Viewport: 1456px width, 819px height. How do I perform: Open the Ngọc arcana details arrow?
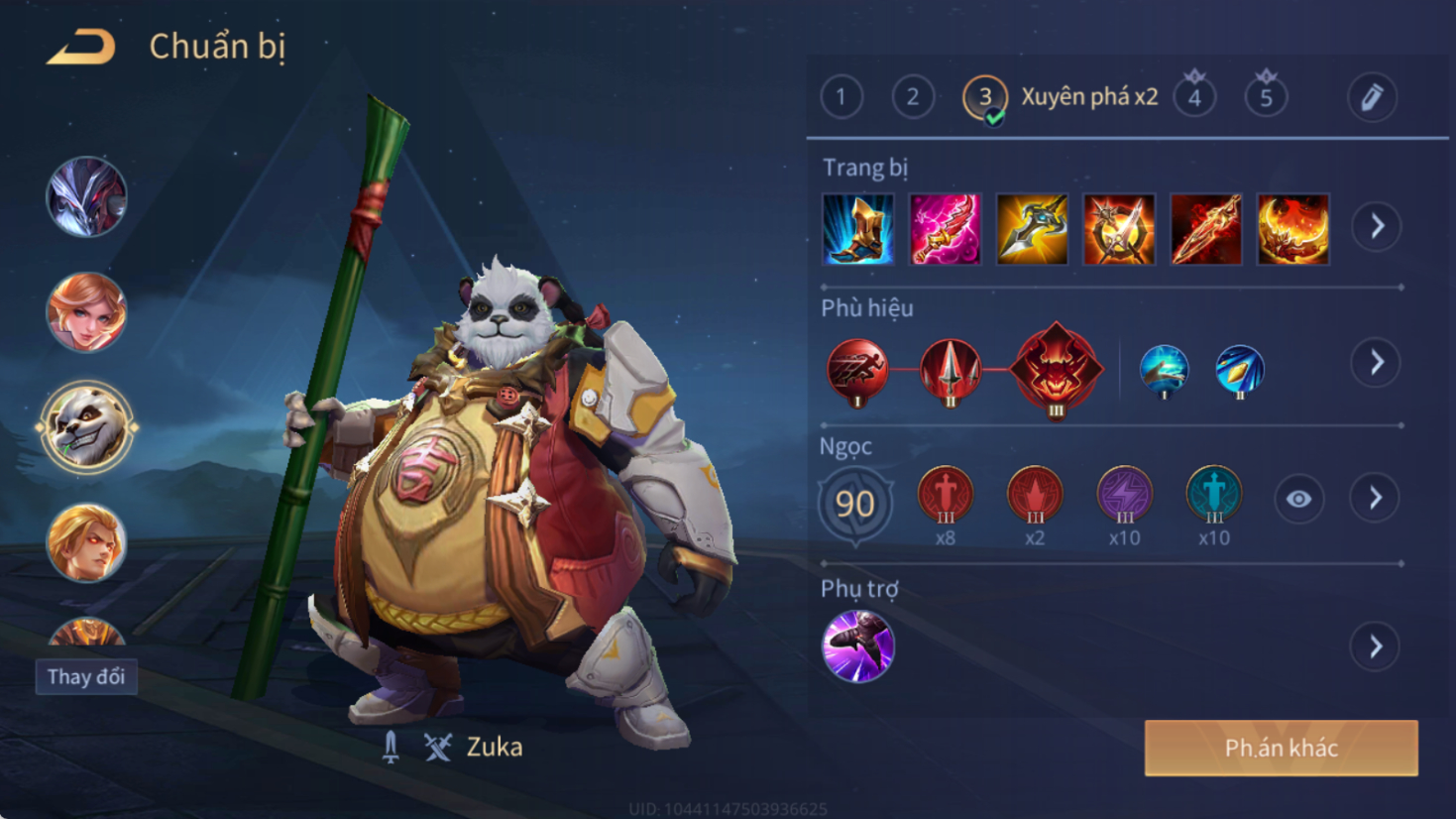(1376, 498)
